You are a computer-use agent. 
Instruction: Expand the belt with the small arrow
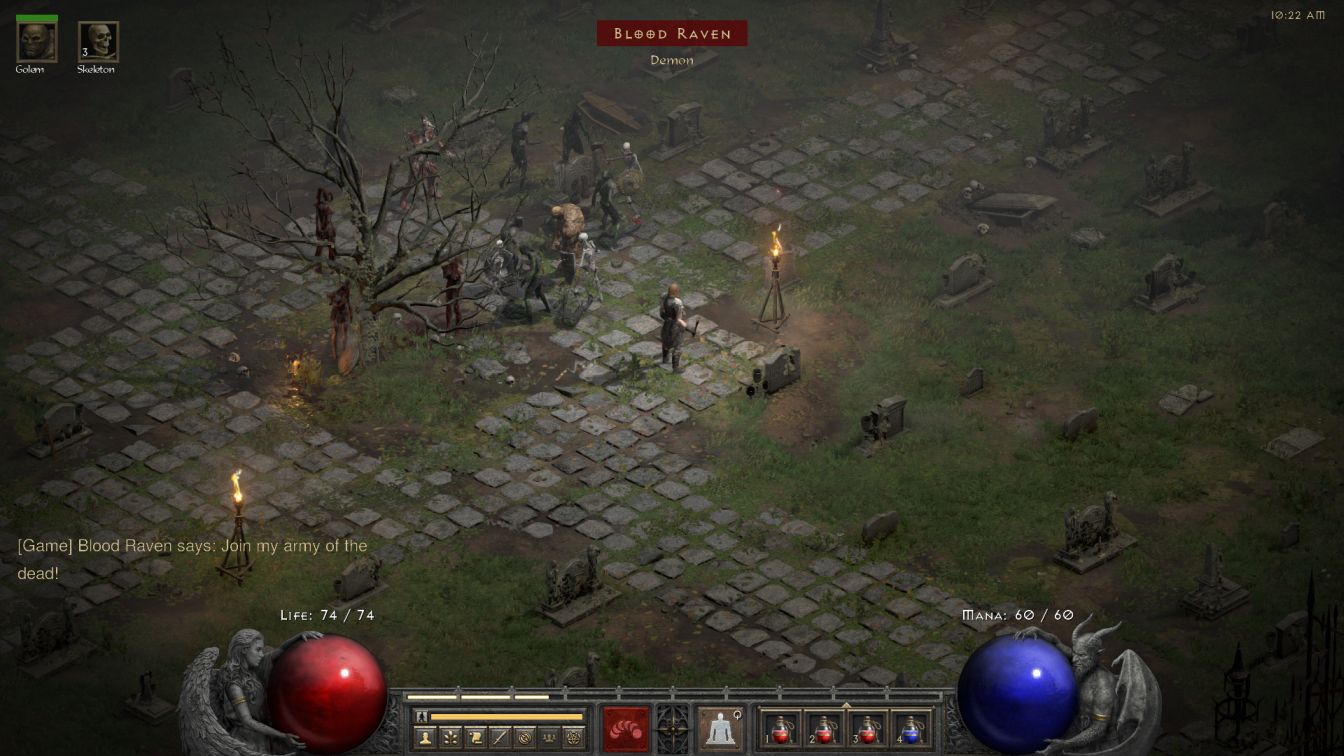click(846, 705)
